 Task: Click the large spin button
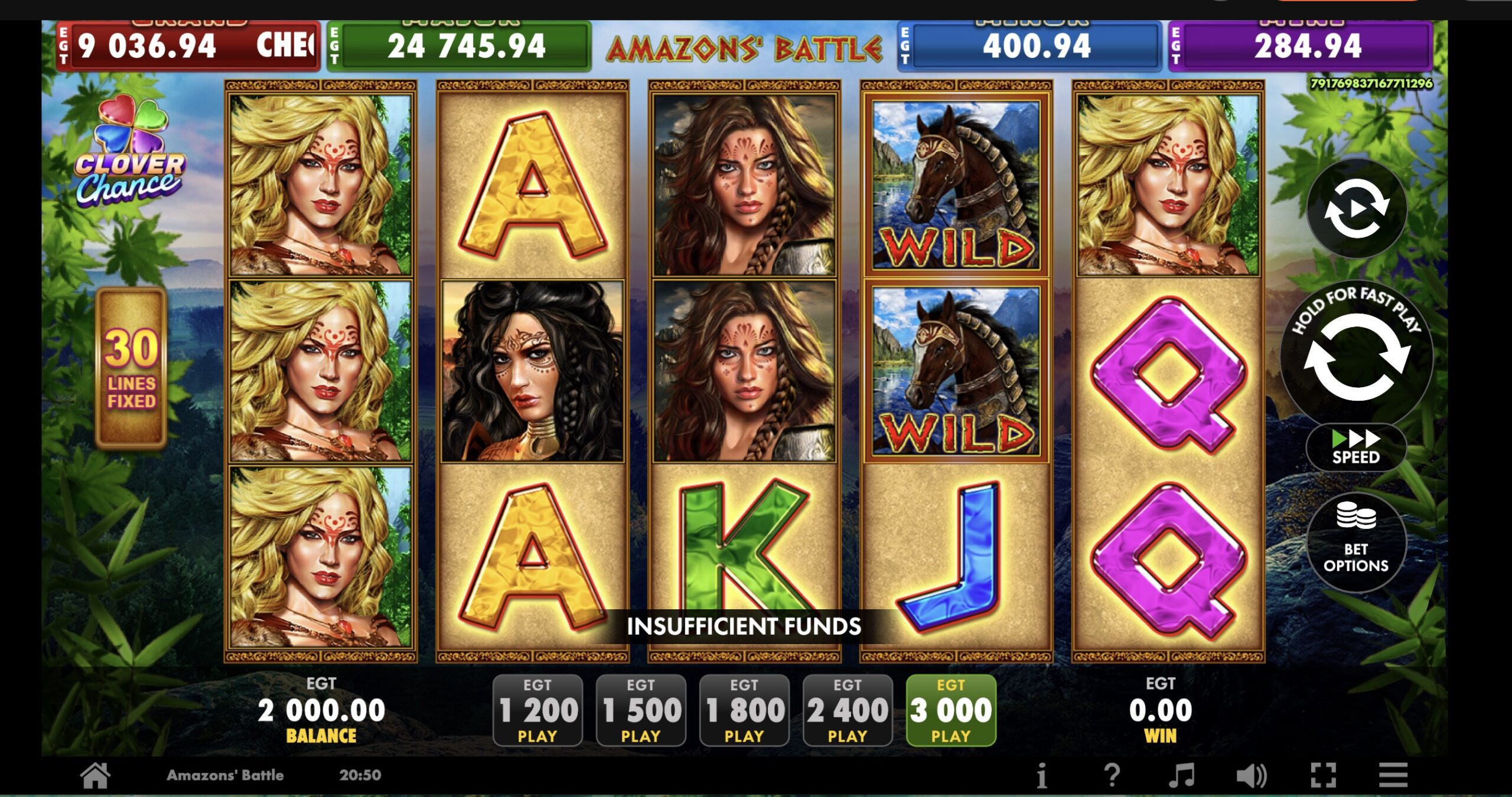pos(1356,357)
